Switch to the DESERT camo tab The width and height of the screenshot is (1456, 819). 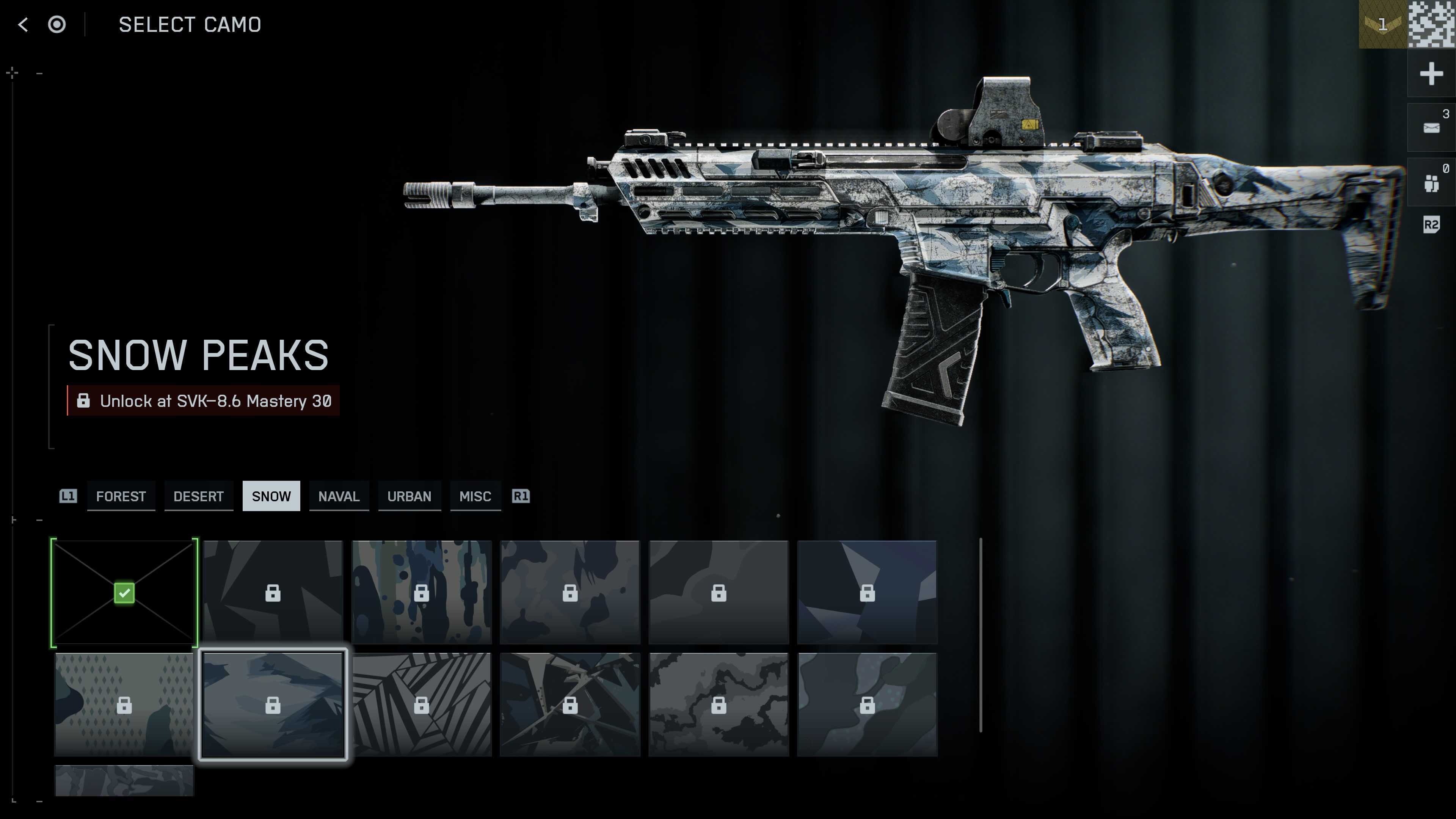point(198,496)
